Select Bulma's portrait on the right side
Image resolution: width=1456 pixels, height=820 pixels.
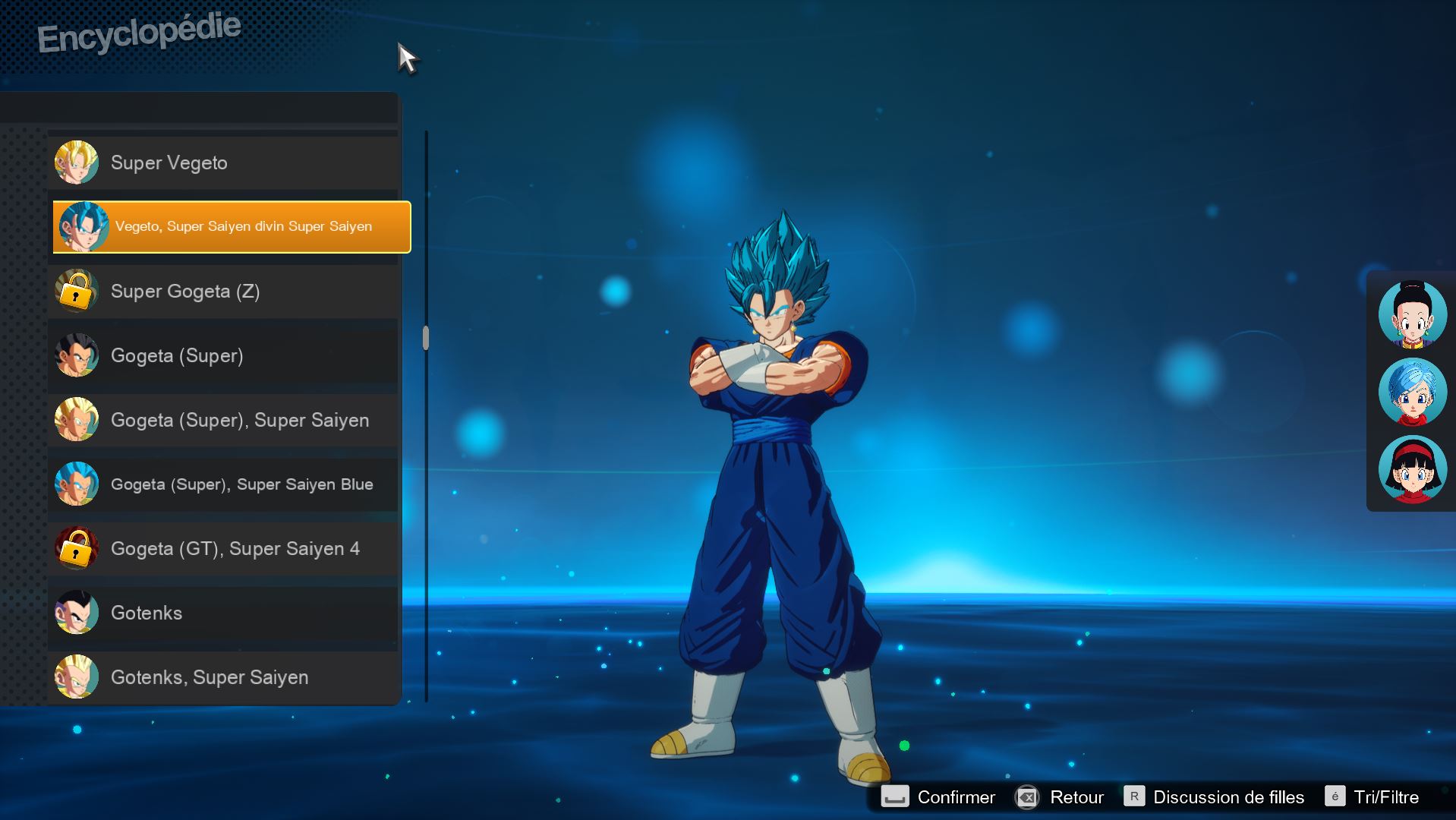click(1413, 392)
